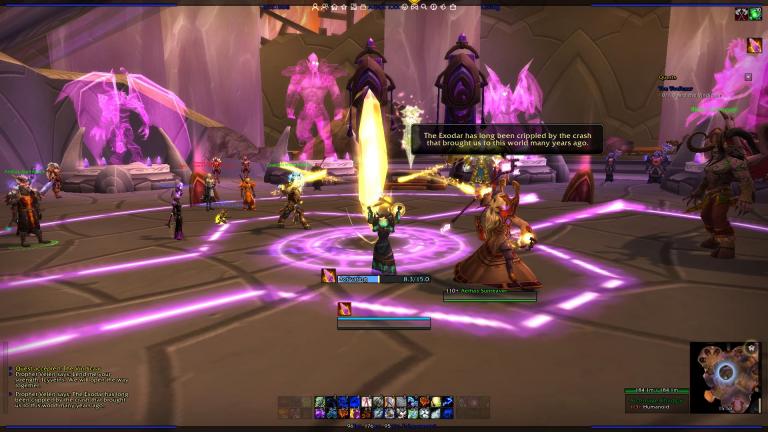Trigger the blue arrow ability at bar end

pos(448,402)
